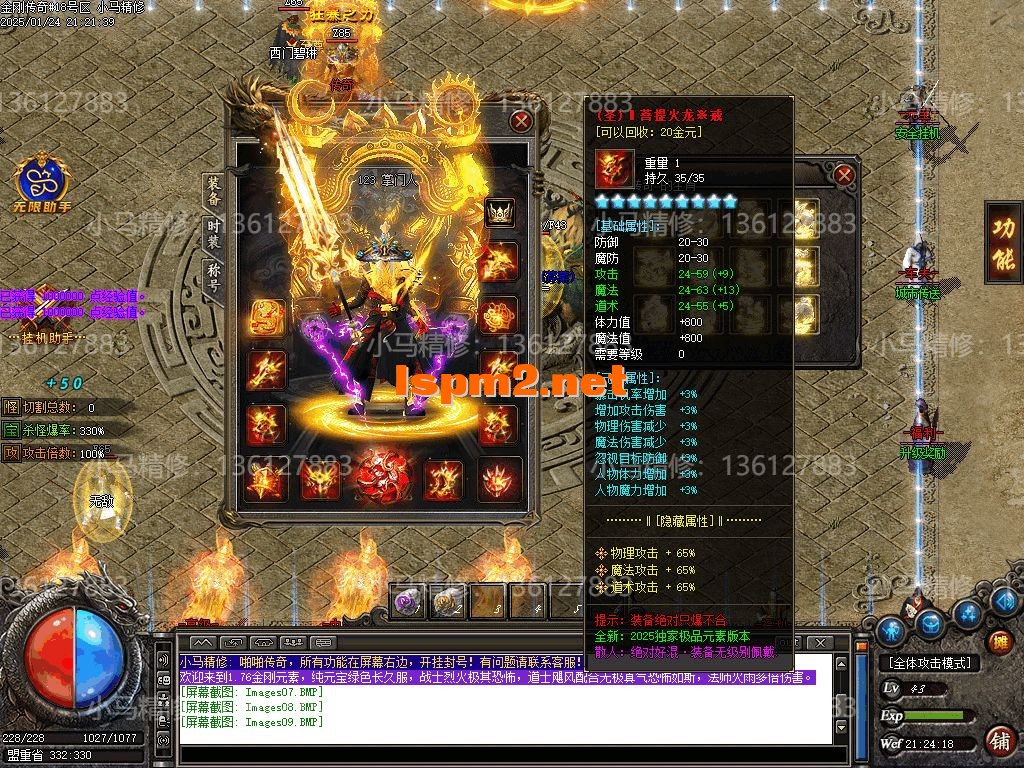Use the purple scroll in hotbar slot 1
Screen dimensions: 1024x768
point(408,600)
